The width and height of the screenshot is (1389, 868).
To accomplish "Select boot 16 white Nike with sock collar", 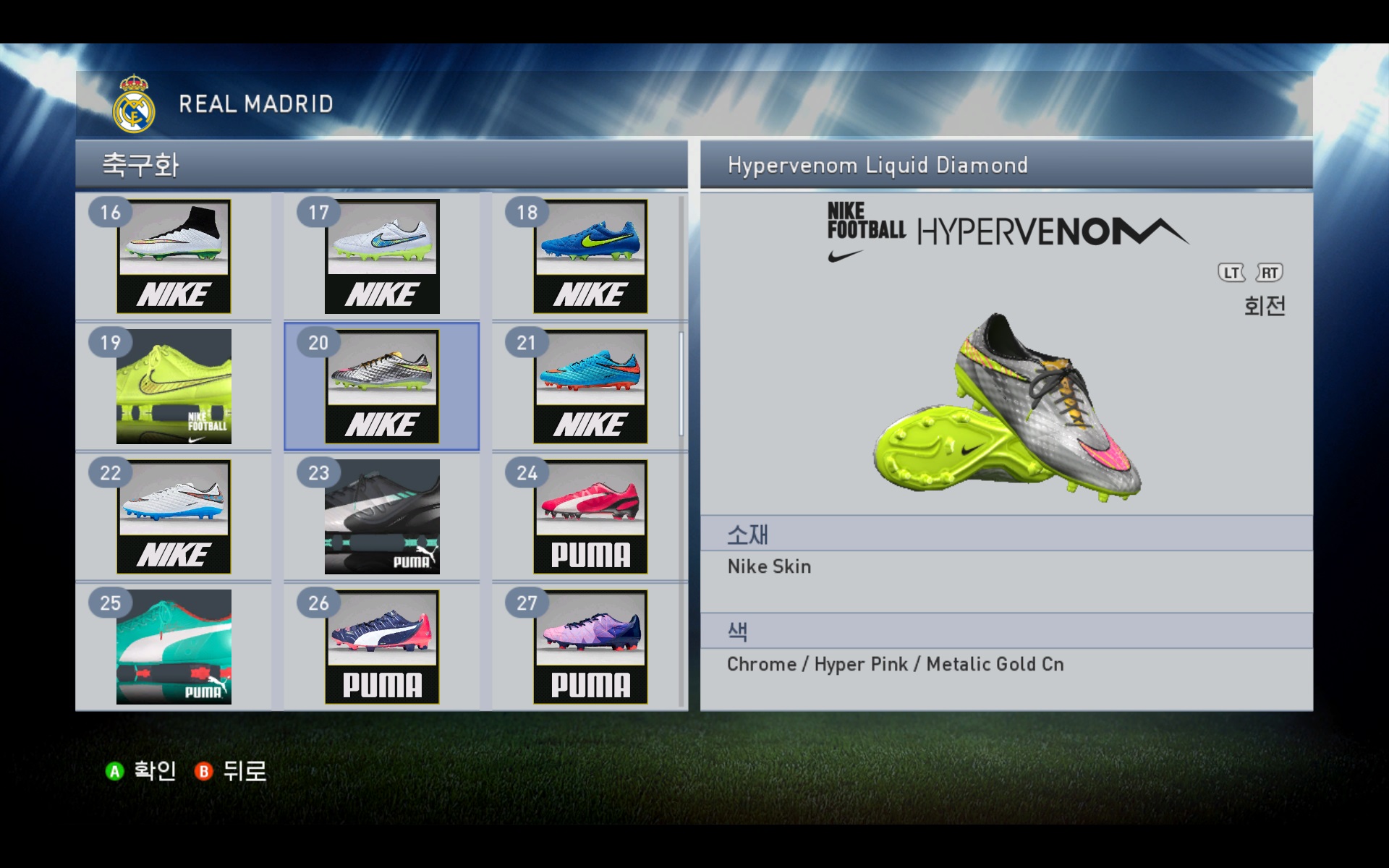I will coord(174,256).
